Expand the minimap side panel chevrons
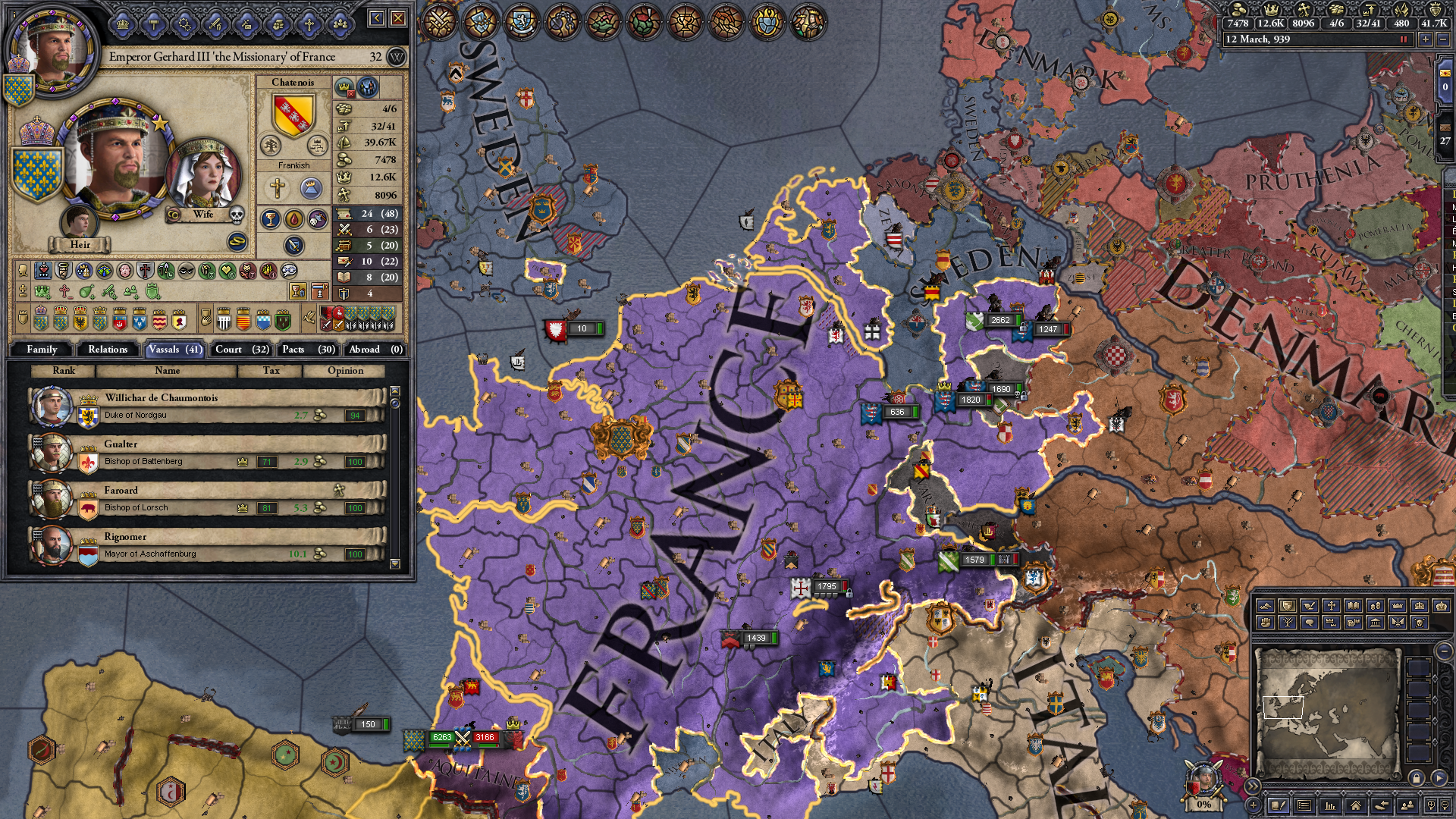Viewport: 1456px width, 819px height. click(x=1253, y=786)
